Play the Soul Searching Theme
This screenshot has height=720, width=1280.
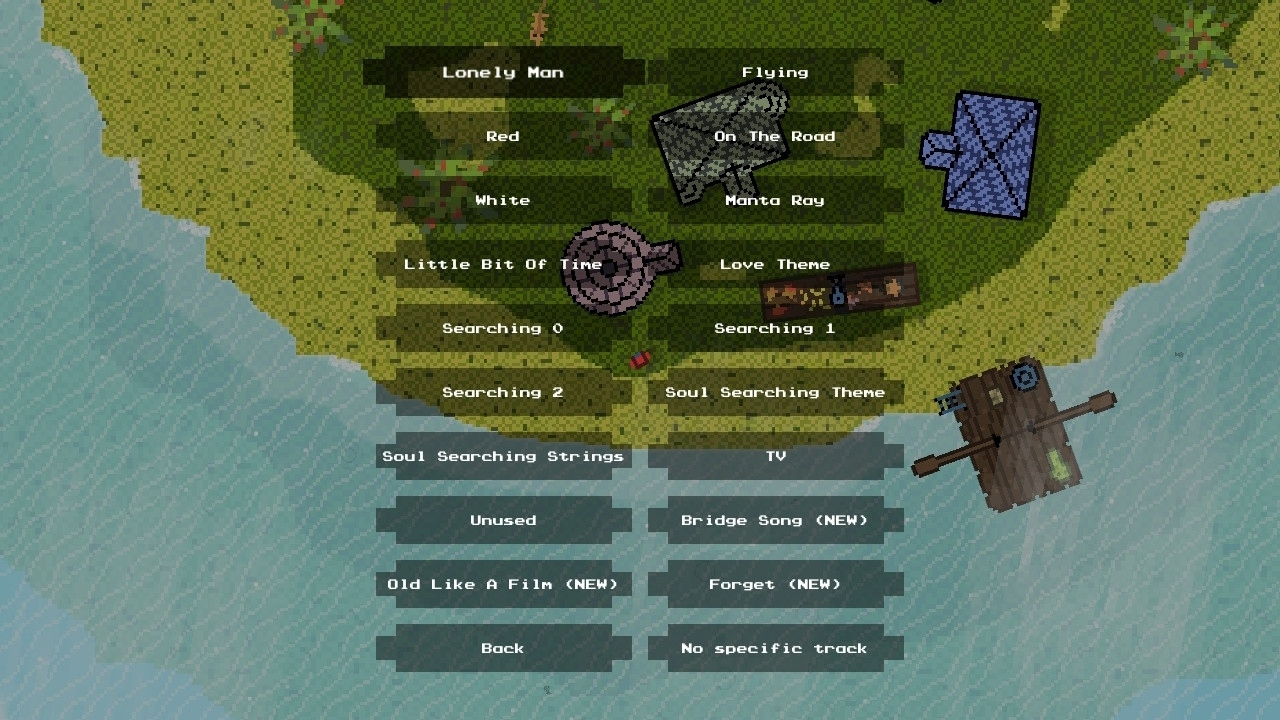tap(775, 392)
